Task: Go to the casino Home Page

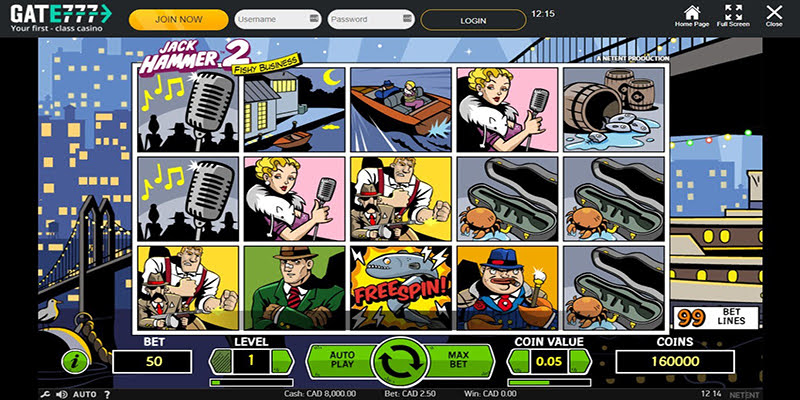Action: coord(691,14)
